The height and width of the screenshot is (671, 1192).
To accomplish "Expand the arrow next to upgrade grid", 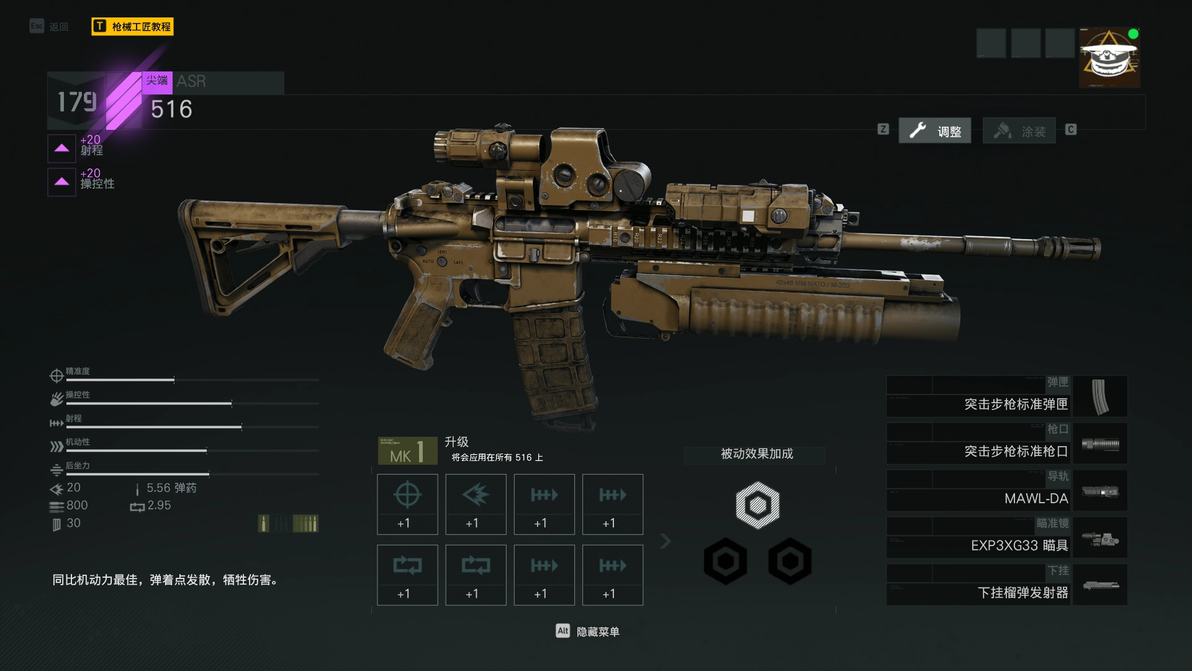I will point(666,541).
